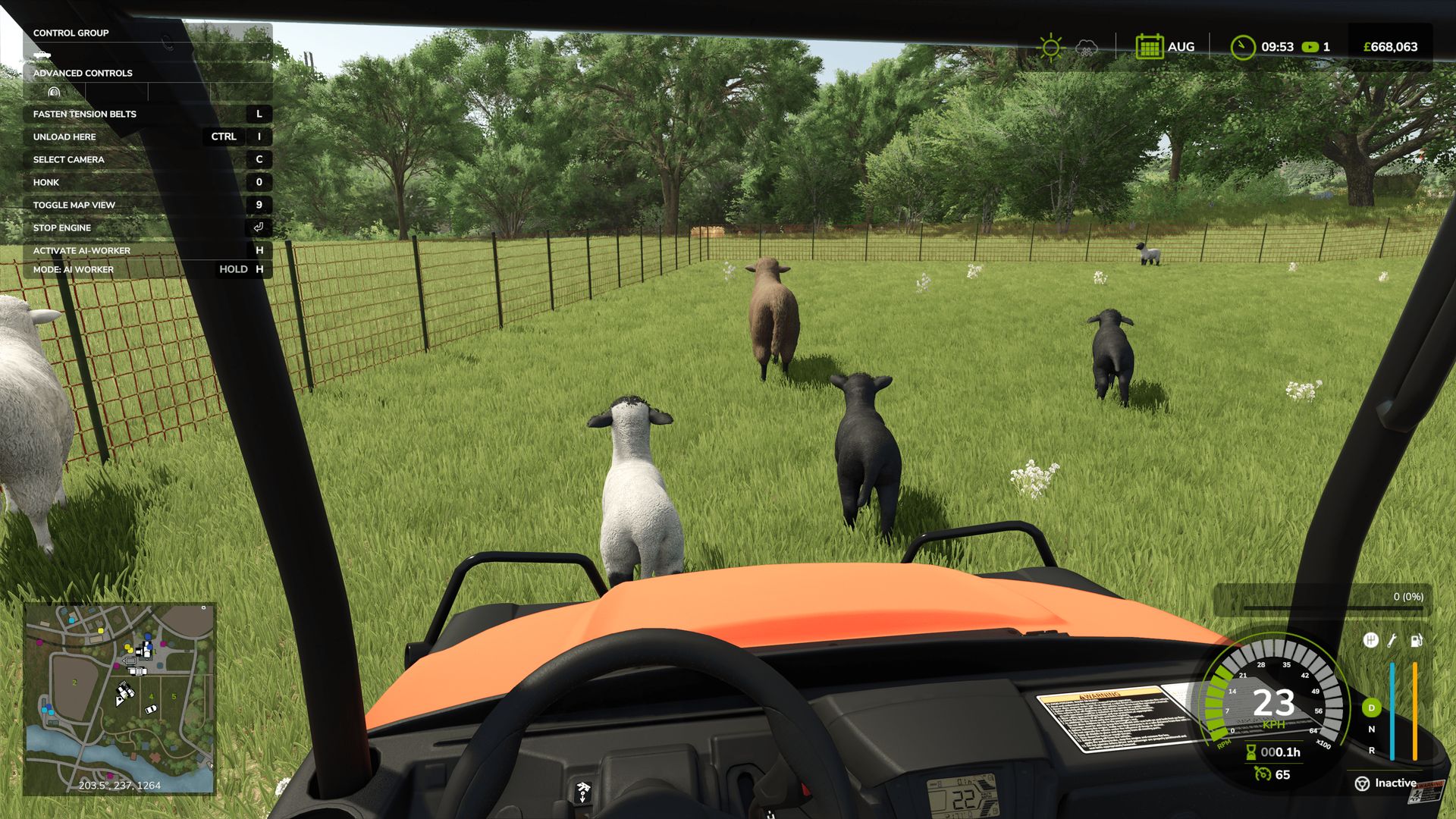Activate the AI-Worker
Screen dimensions: 1456x819
(81, 250)
